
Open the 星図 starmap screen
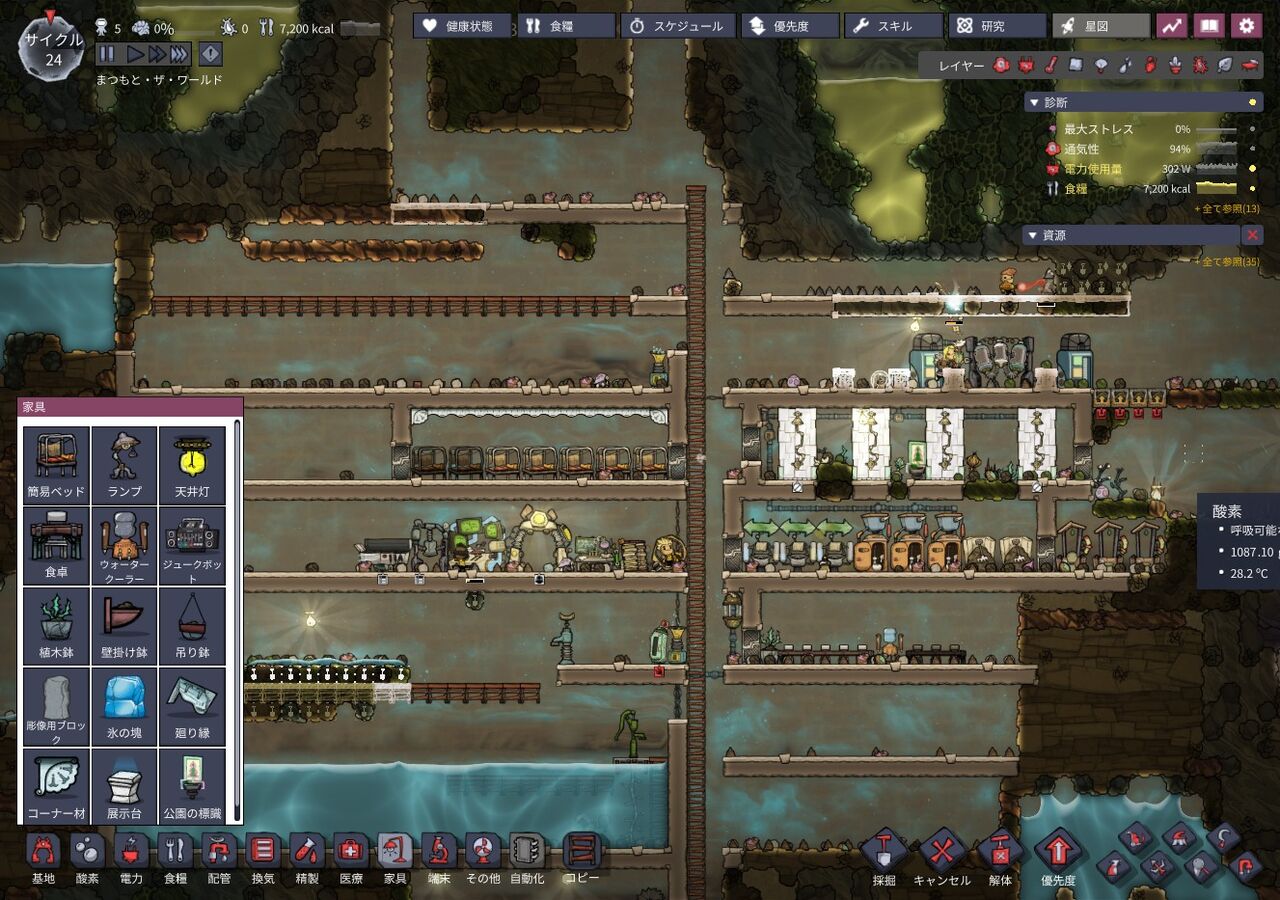click(x=1100, y=26)
